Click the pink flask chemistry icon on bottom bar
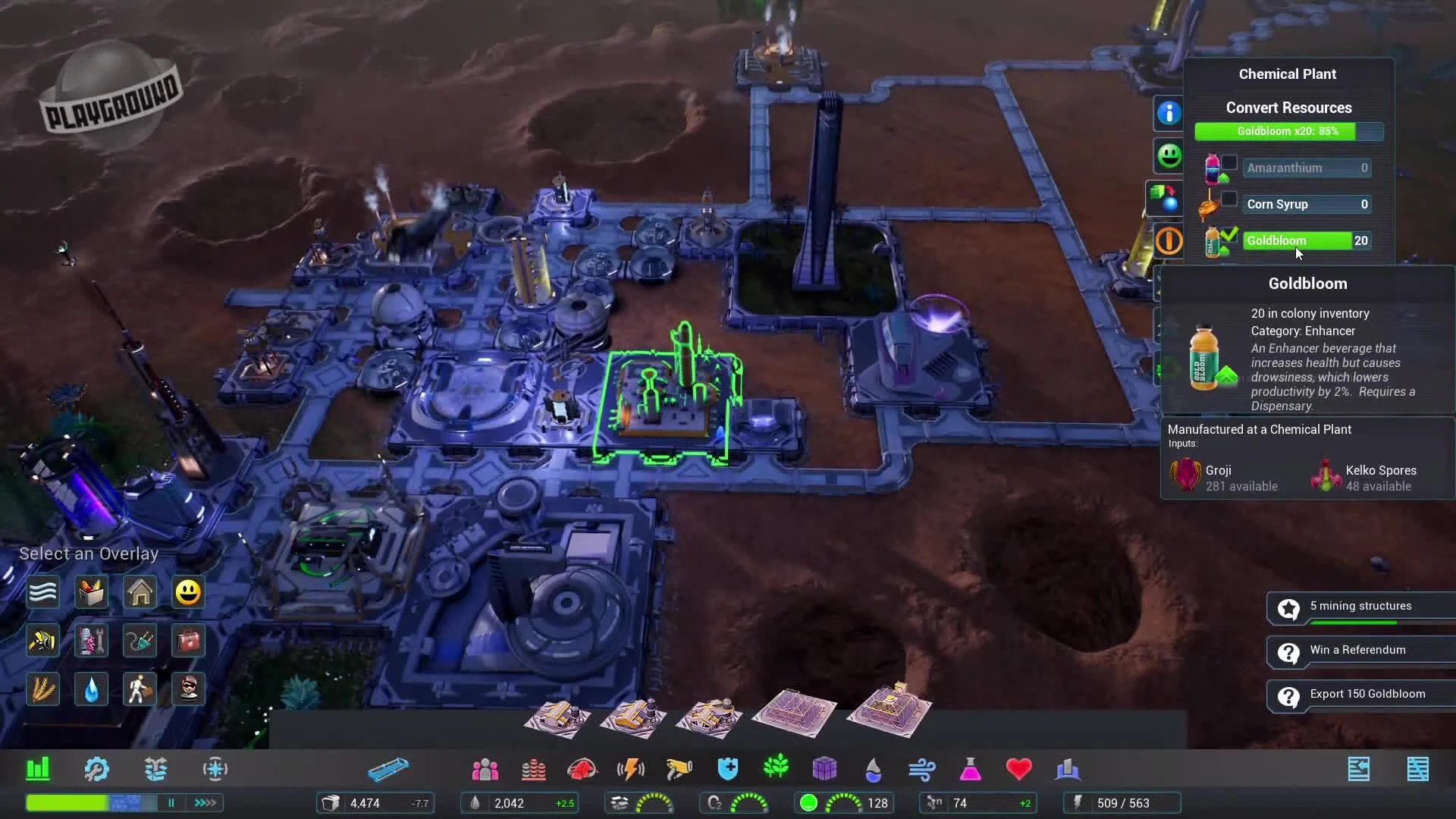 971,769
